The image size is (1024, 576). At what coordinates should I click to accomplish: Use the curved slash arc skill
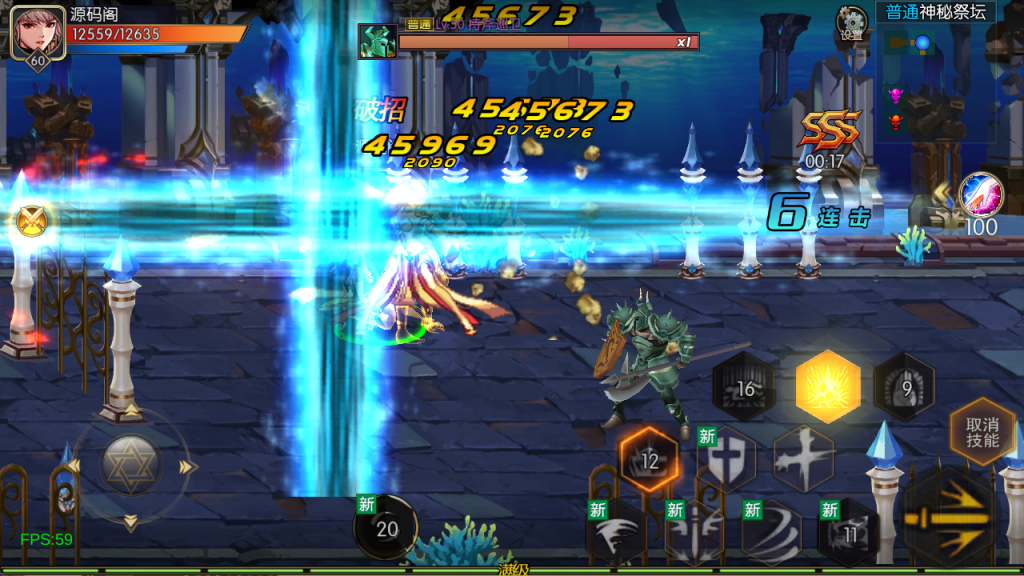point(771,532)
